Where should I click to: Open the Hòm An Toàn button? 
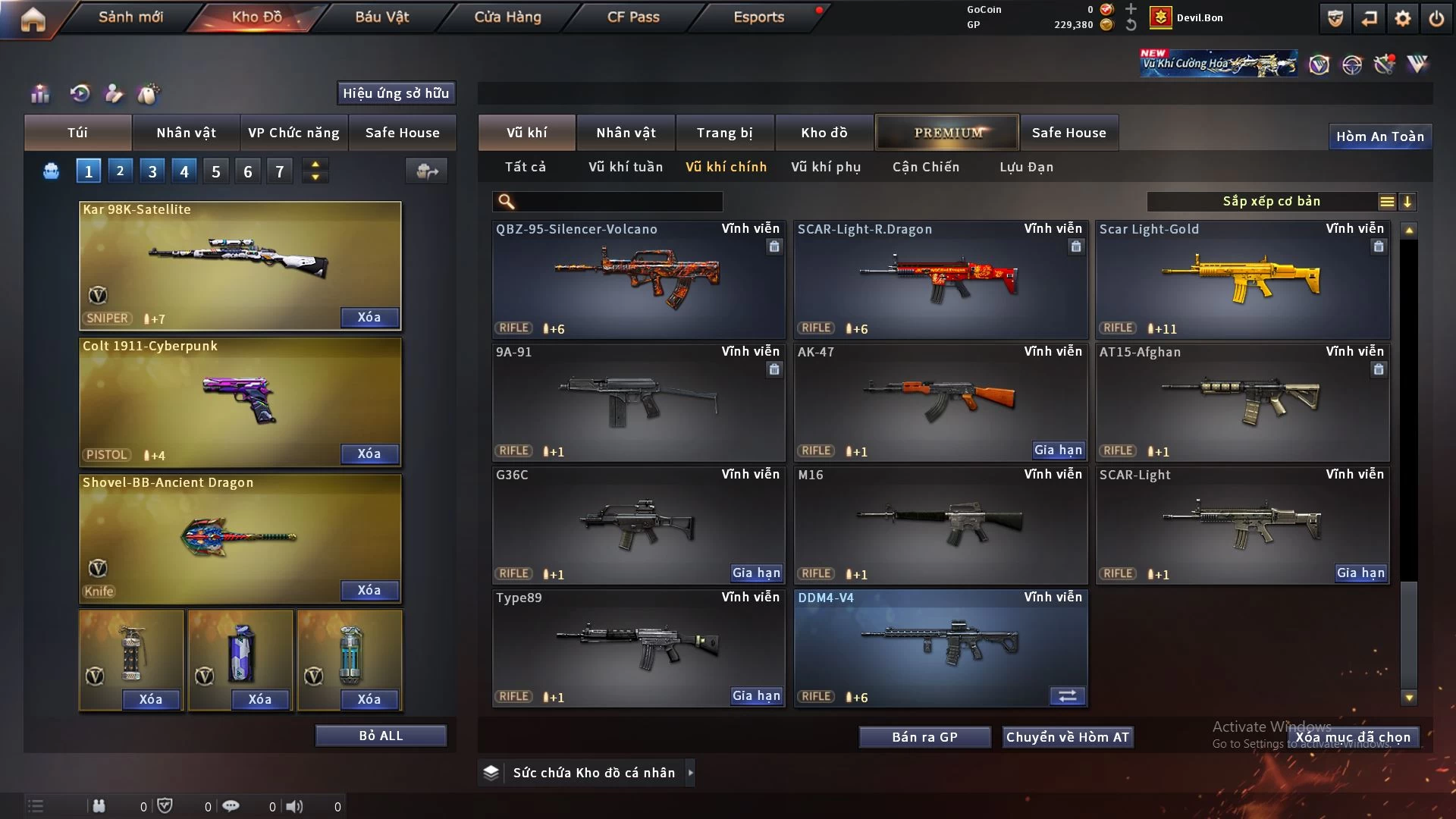coord(1379,136)
